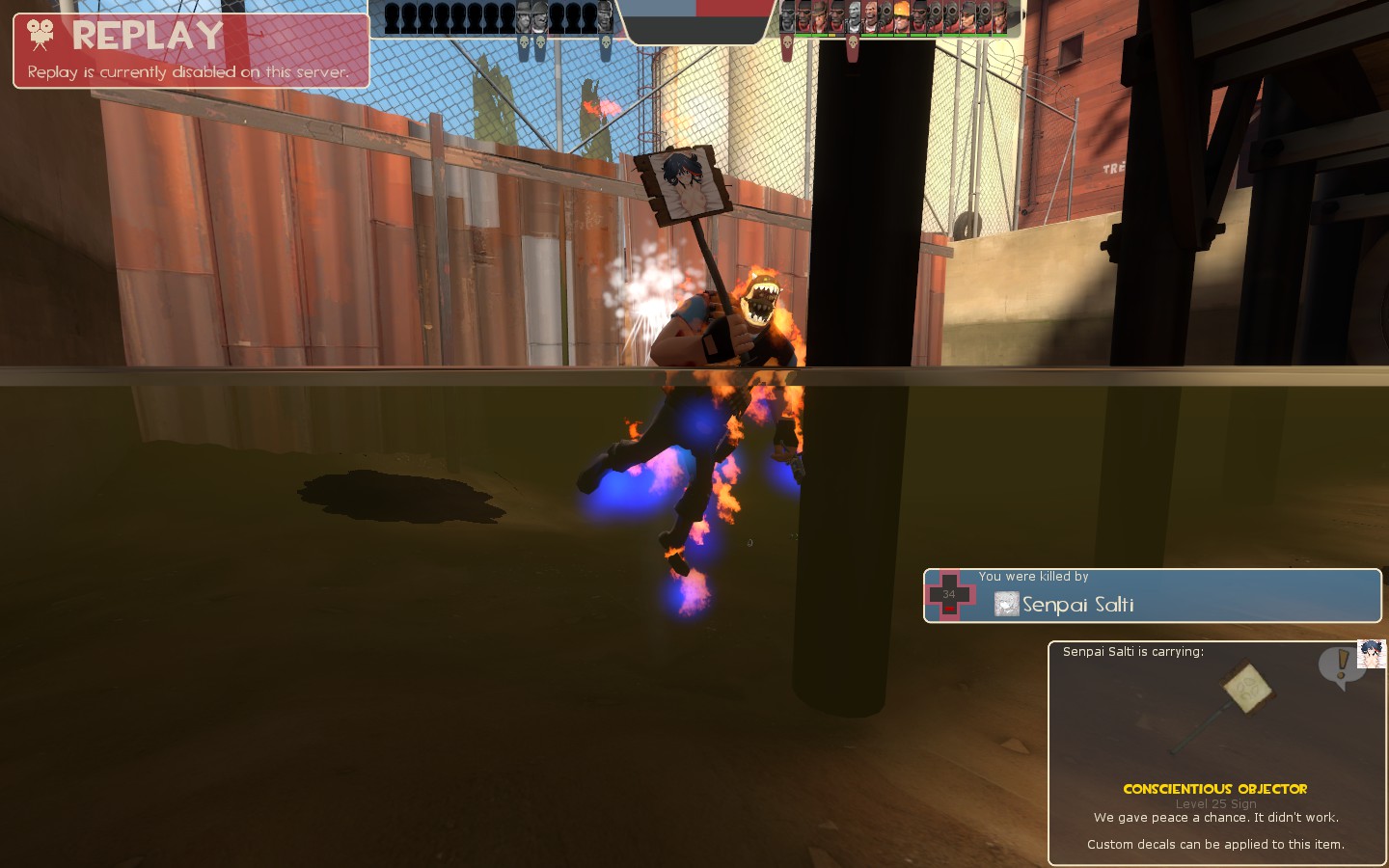
Task: Expand the scoreboard via the right-edge arrow
Action: [x=1025, y=14]
